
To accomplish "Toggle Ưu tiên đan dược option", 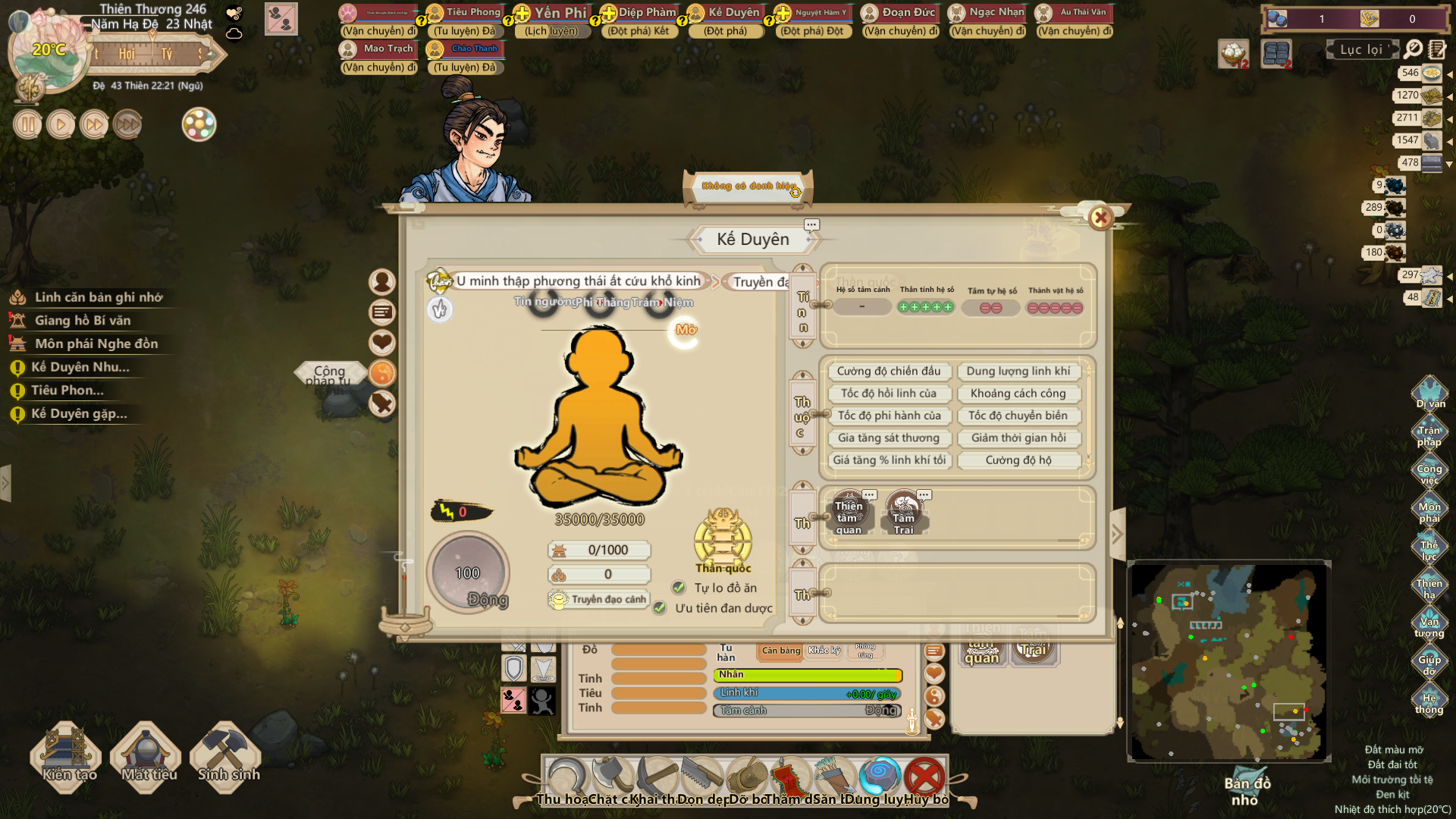I will coord(660,608).
